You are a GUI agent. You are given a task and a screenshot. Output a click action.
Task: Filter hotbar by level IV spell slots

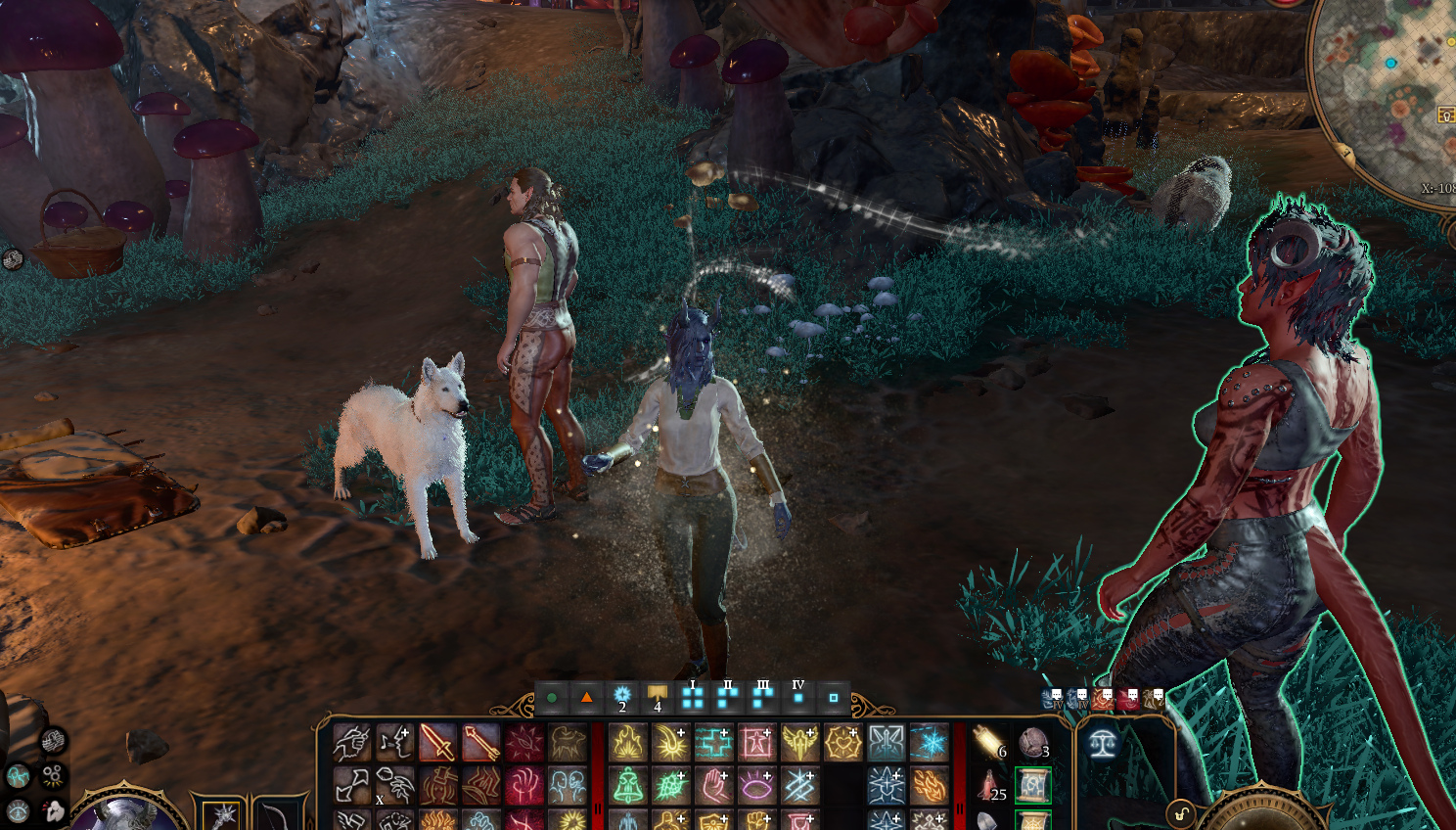click(x=798, y=697)
